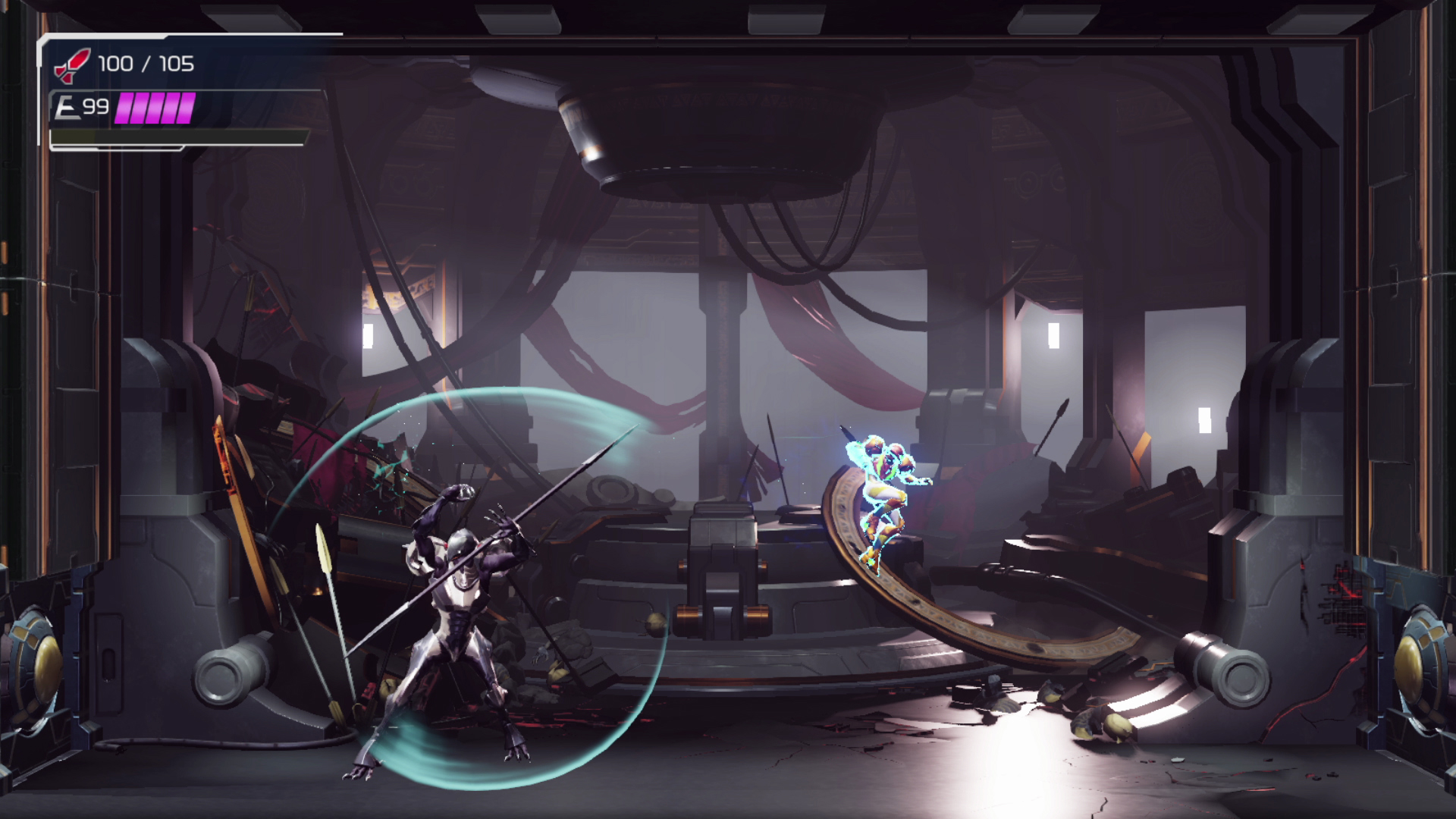Viewport: 1456px width, 819px height.
Task: Select the red missile weapon icon
Action: [x=72, y=65]
